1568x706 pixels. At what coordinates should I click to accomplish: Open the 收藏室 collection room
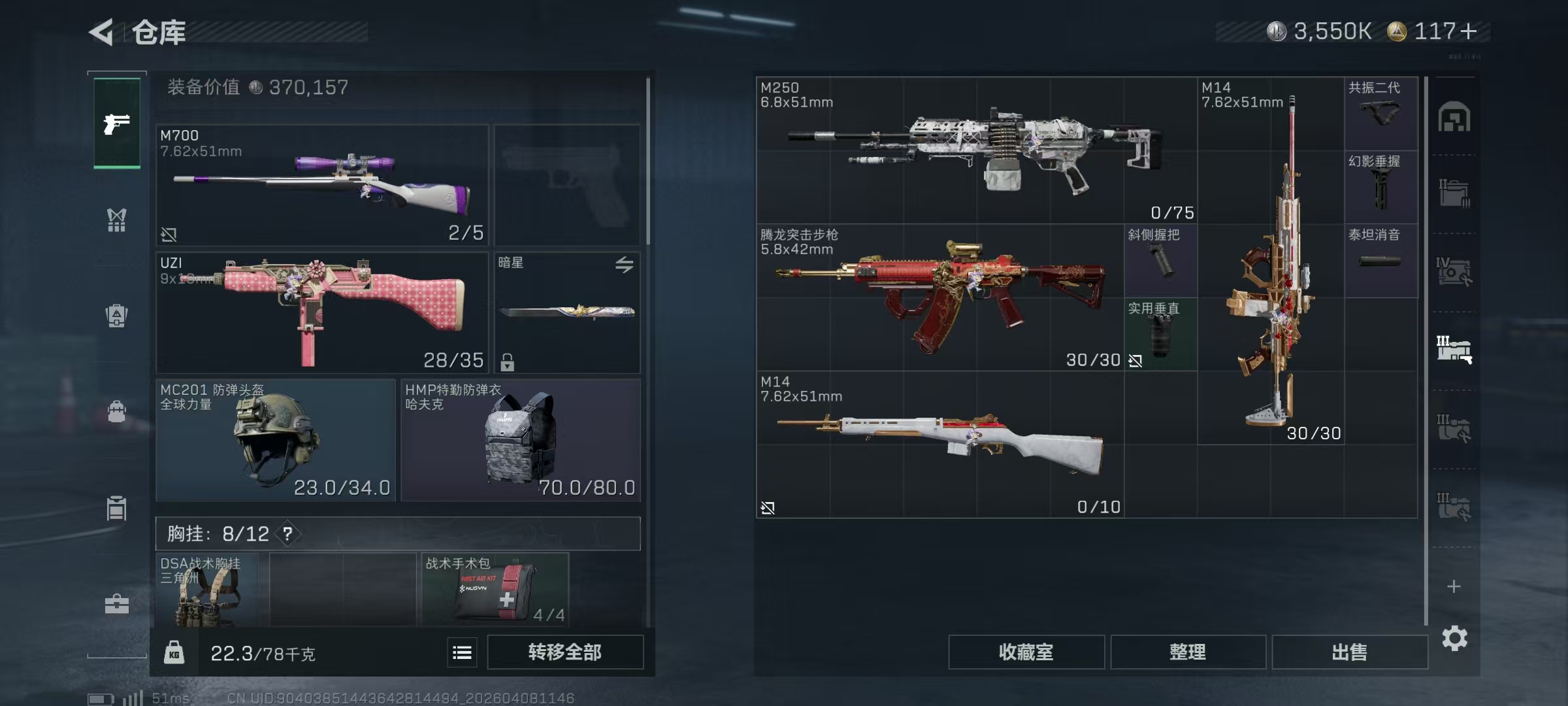(1026, 652)
